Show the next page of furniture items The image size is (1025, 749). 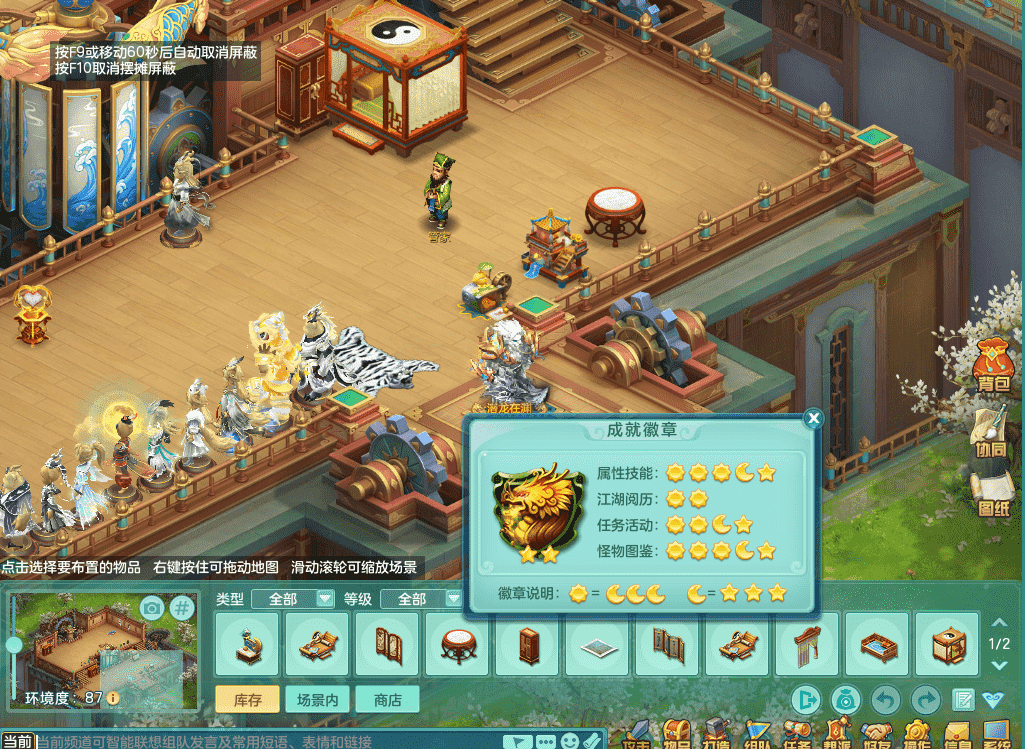(998, 664)
